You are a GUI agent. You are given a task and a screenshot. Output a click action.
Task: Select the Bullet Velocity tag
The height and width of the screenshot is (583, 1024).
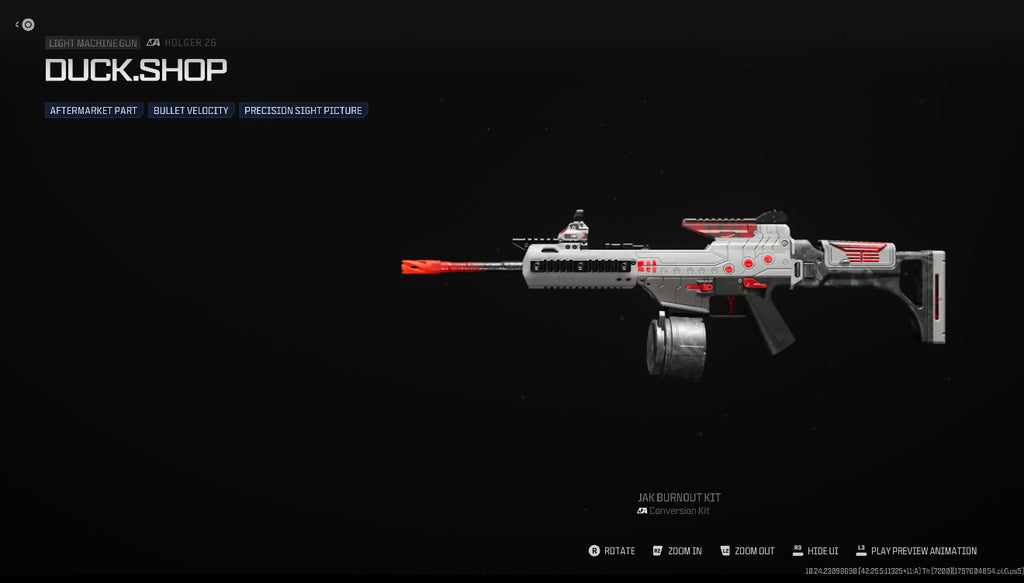[191, 110]
